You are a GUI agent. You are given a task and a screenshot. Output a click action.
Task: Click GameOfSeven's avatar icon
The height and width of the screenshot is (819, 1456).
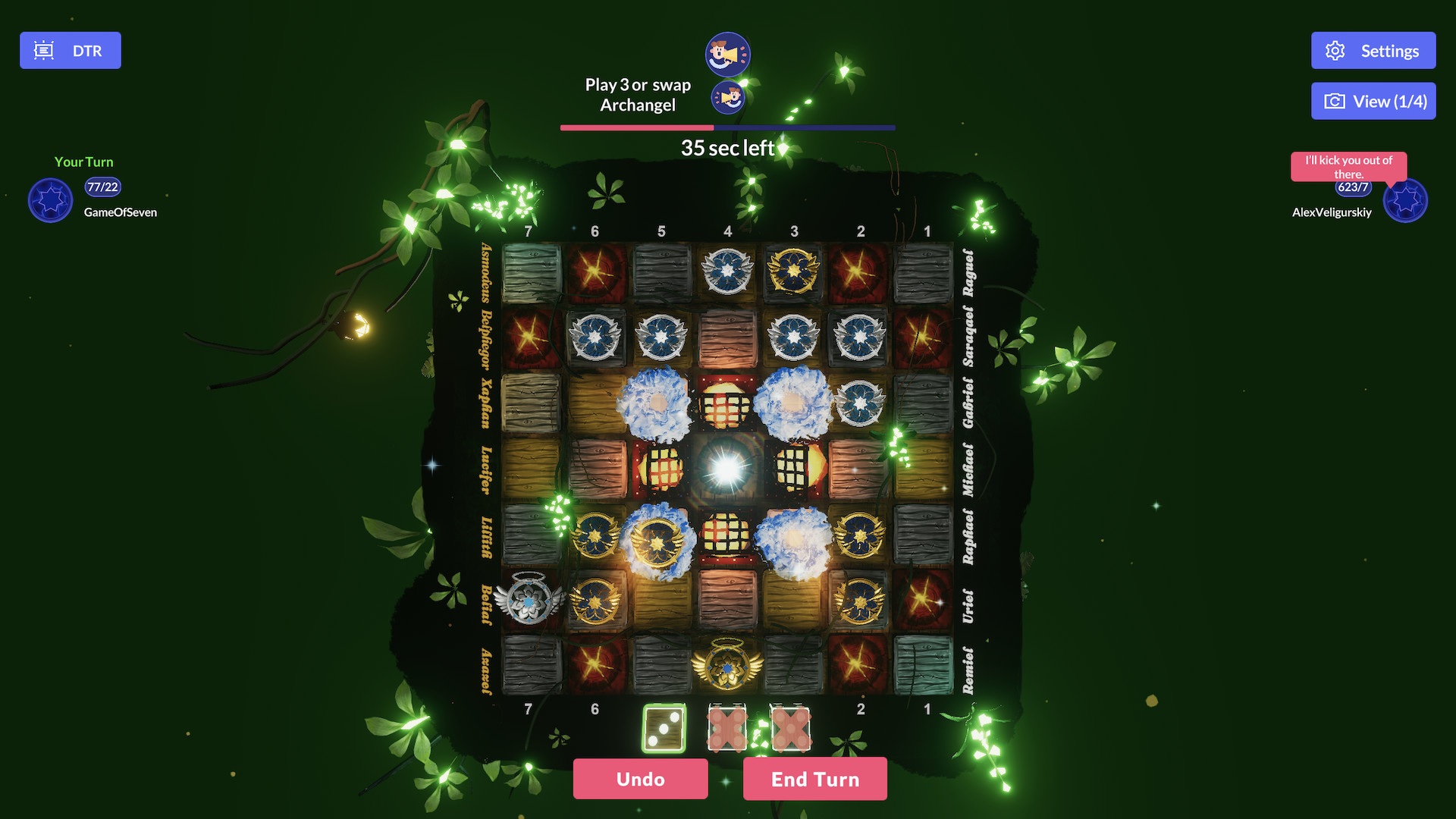click(x=50, y=200)
